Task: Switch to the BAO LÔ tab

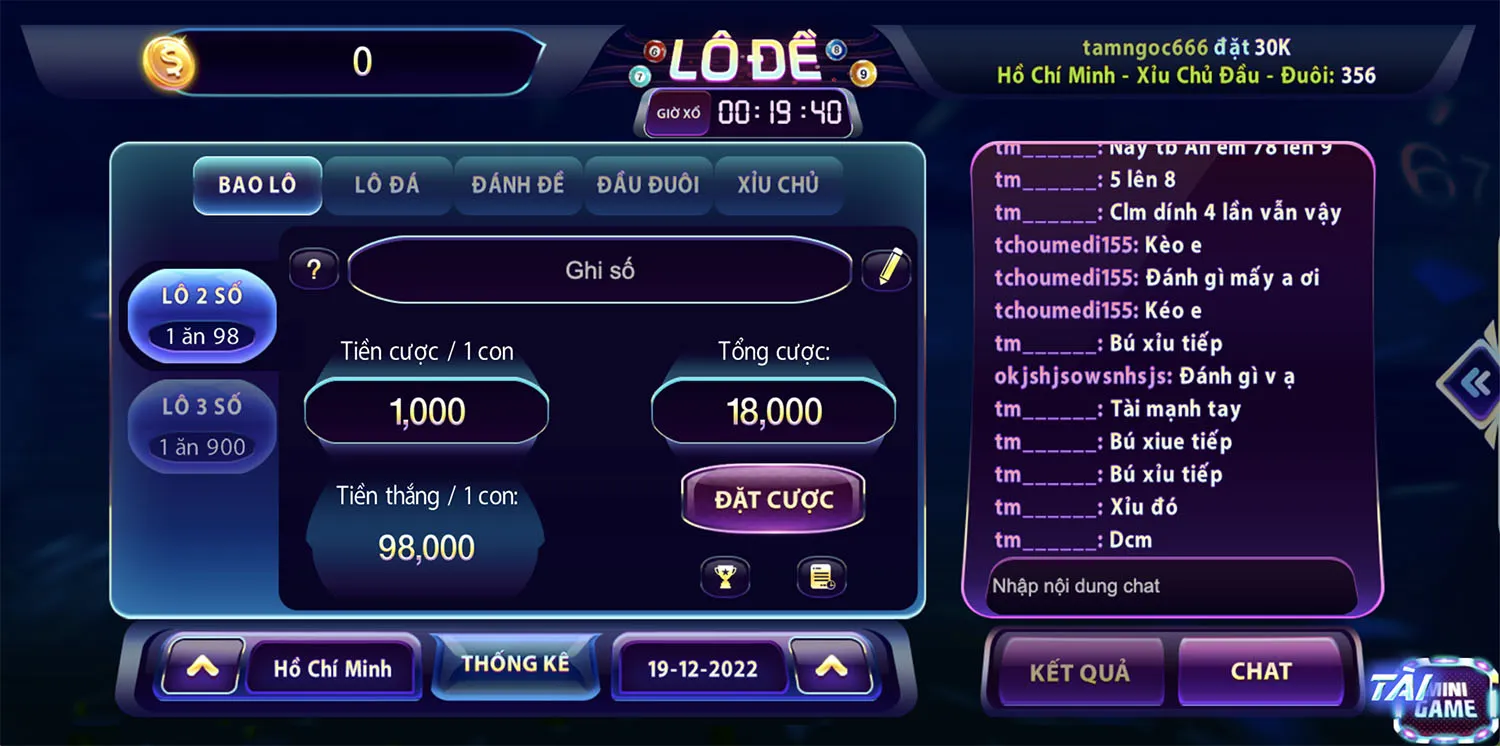Action: point(257,185)
